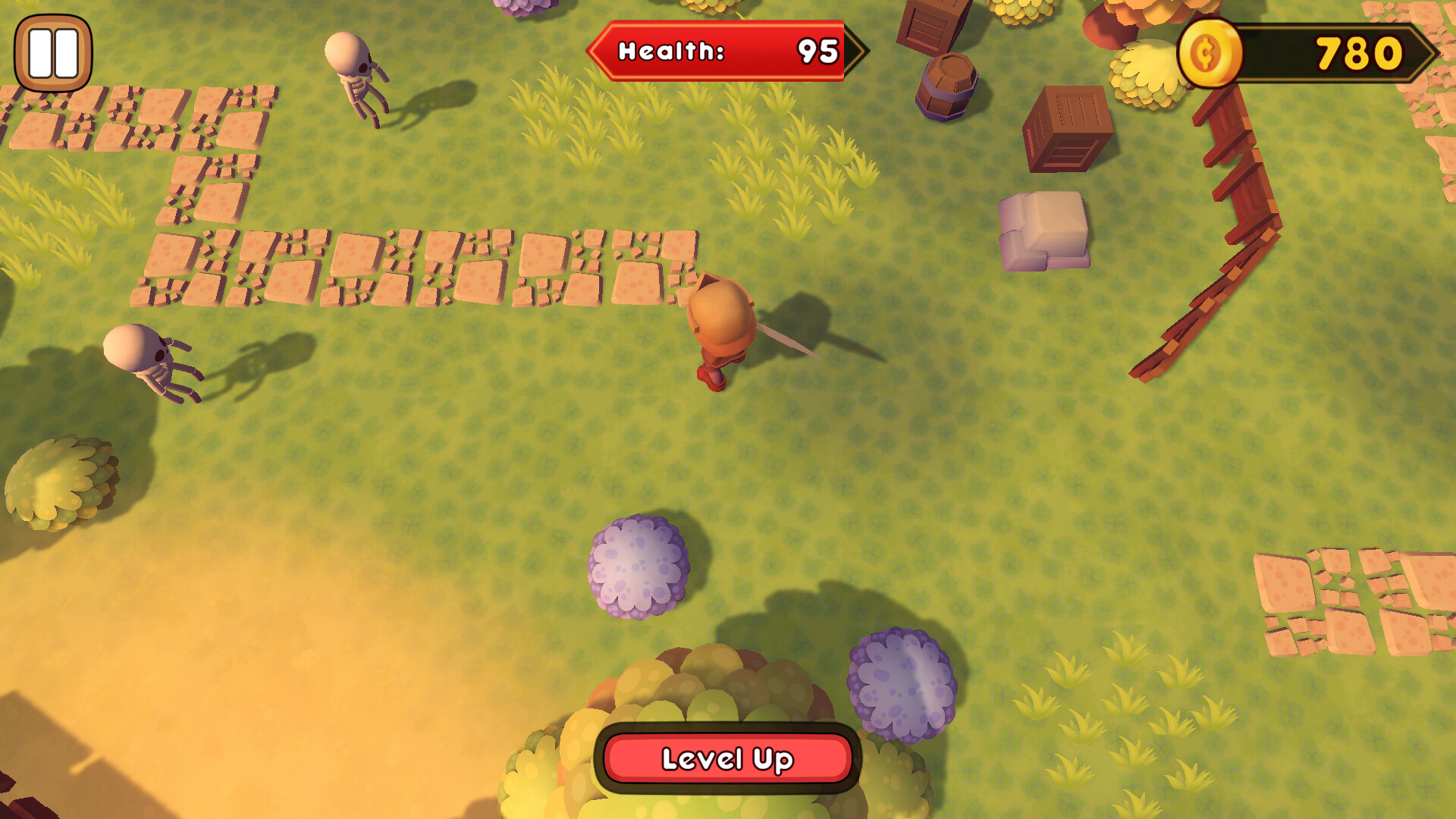Click the skeleton enemy on the left side
This screenshot has width=1456, height=819.
coord(140,356)
